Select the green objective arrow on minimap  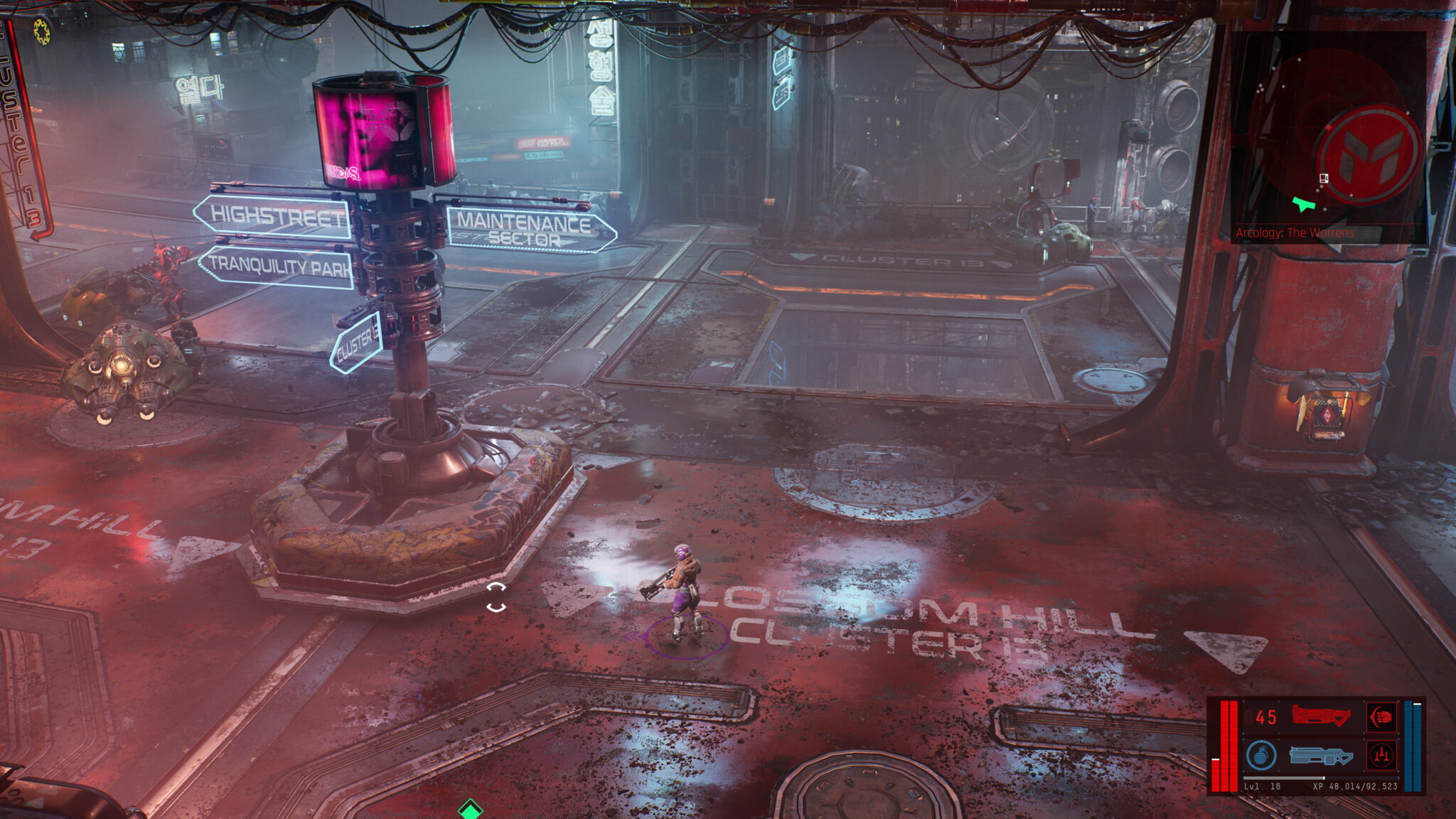(x=1304, y=205)
